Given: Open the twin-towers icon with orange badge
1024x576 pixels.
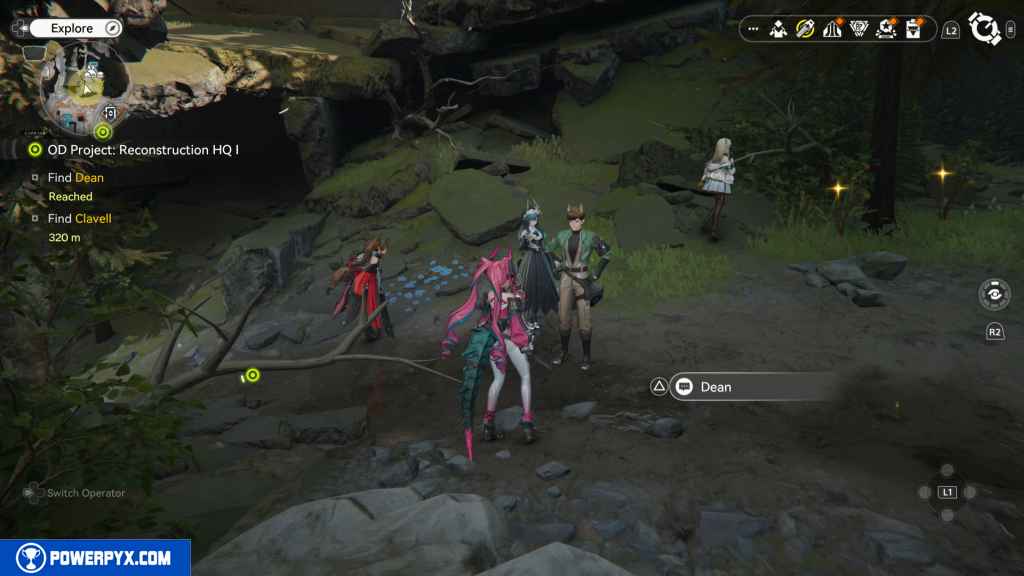Looking at the screenshot, I should pyautogui.click(x=832, y=30).
